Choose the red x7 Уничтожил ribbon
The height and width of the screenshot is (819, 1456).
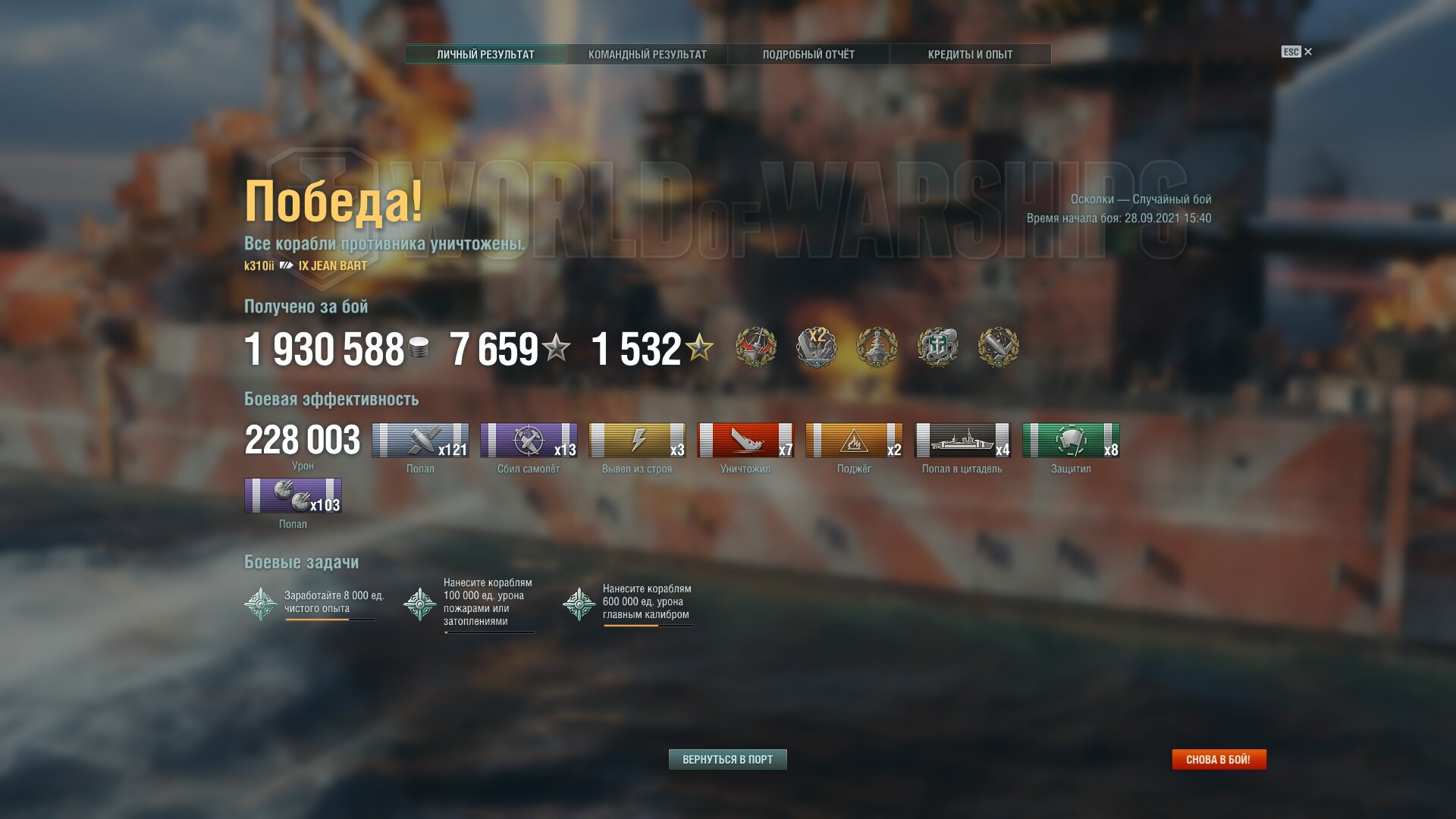click(x=745, y=441)
